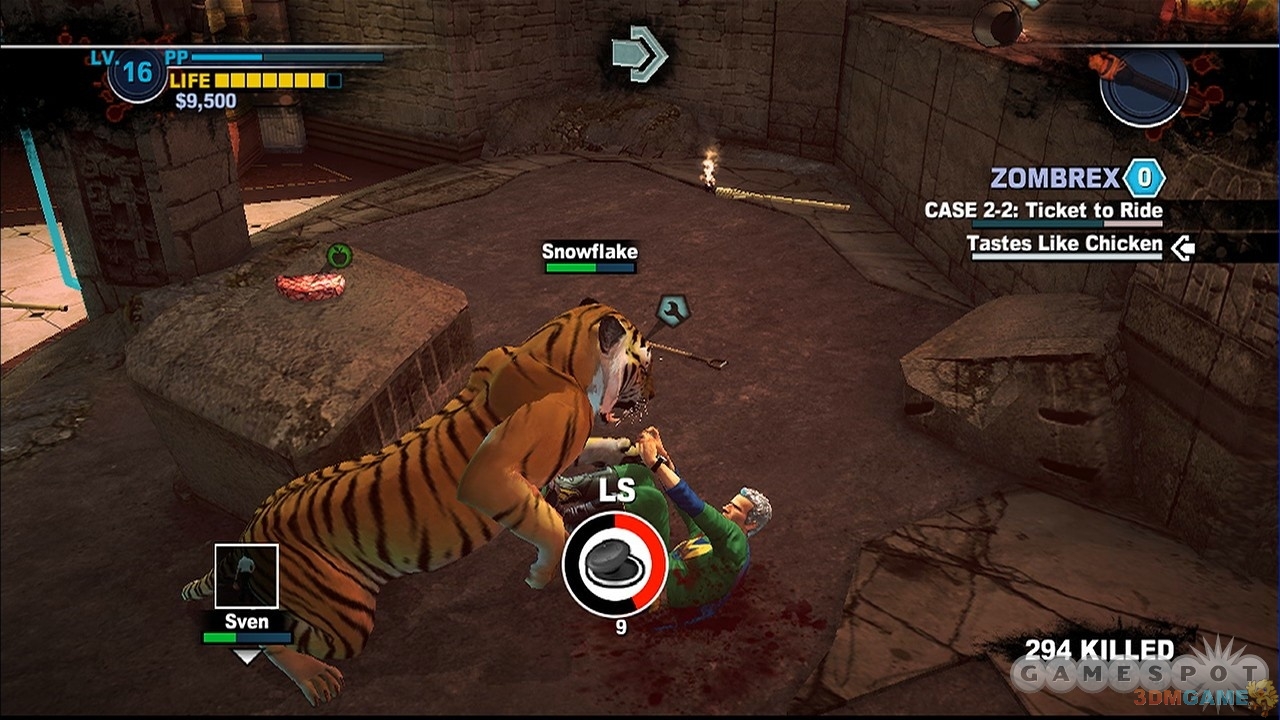
Task: Click the green apple food marker
Action: [339, 257]
